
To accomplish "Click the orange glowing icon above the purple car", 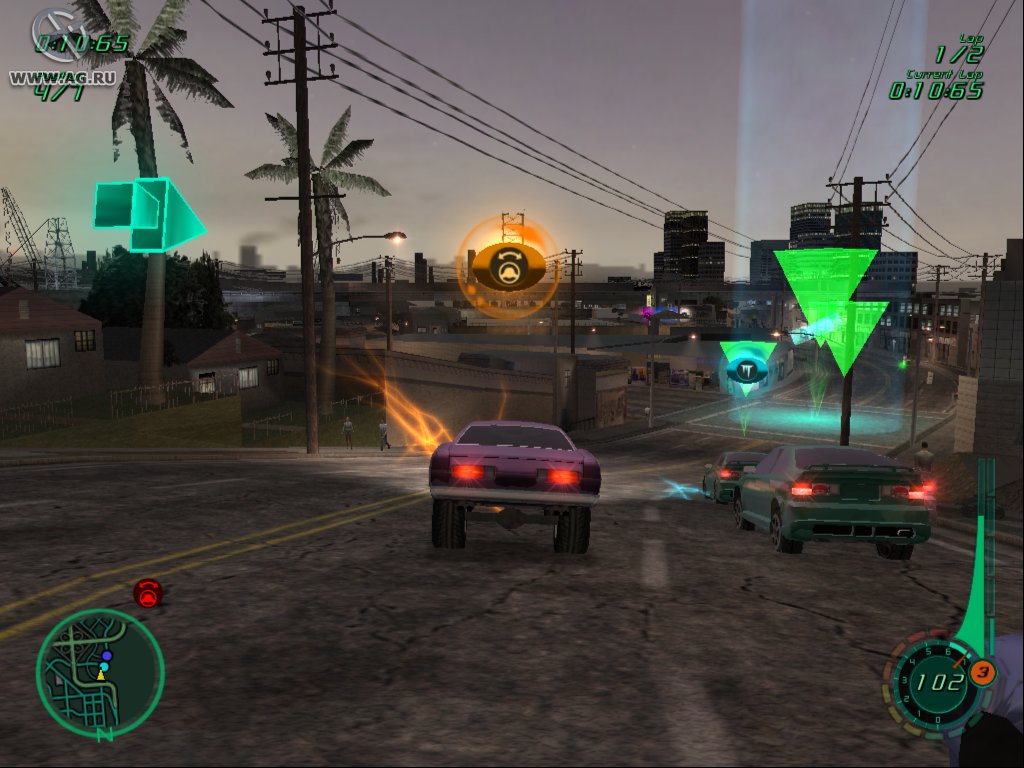I will tap(508, 266).
